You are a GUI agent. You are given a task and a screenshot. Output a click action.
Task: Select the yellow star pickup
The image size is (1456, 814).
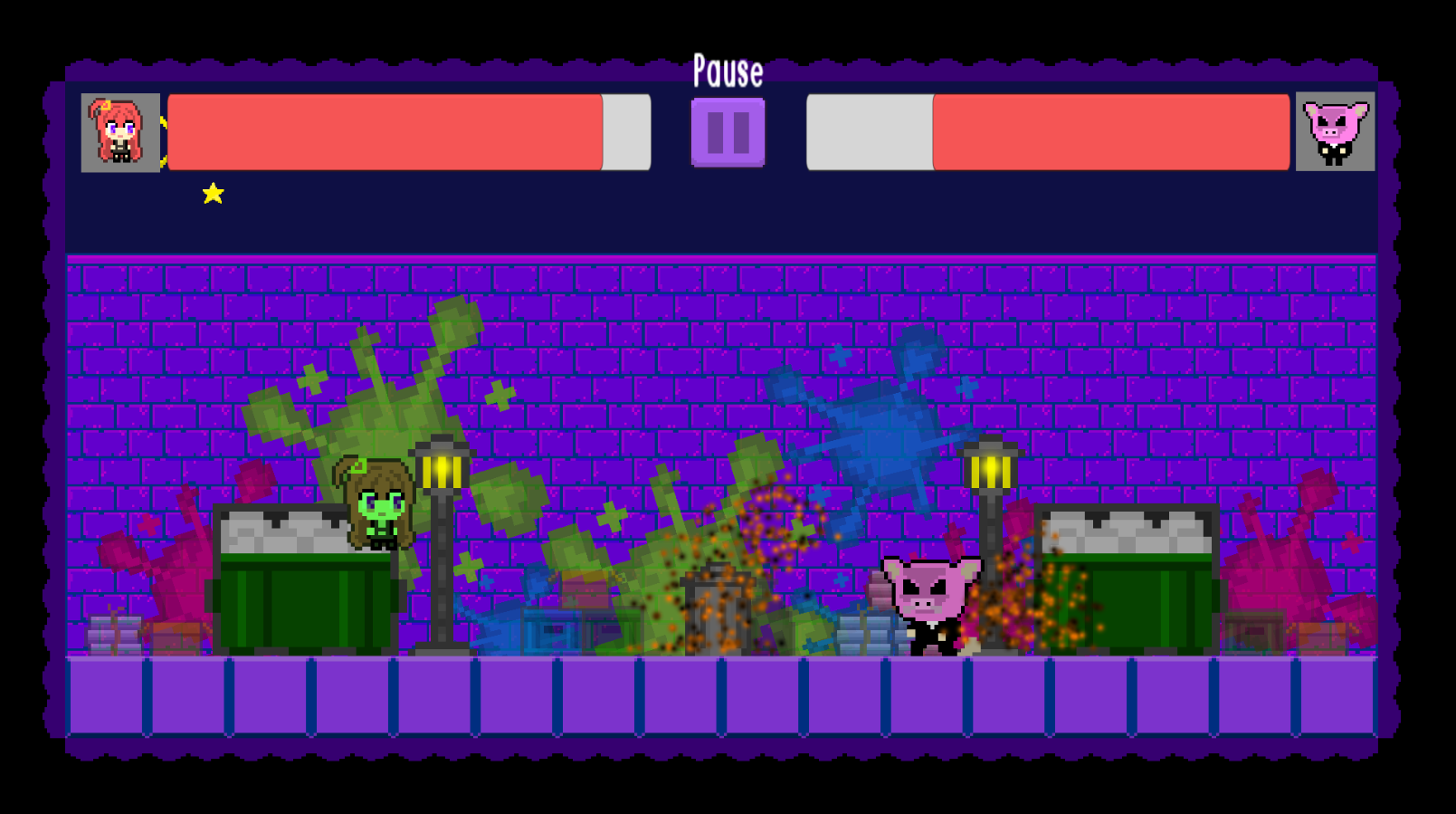214,193
